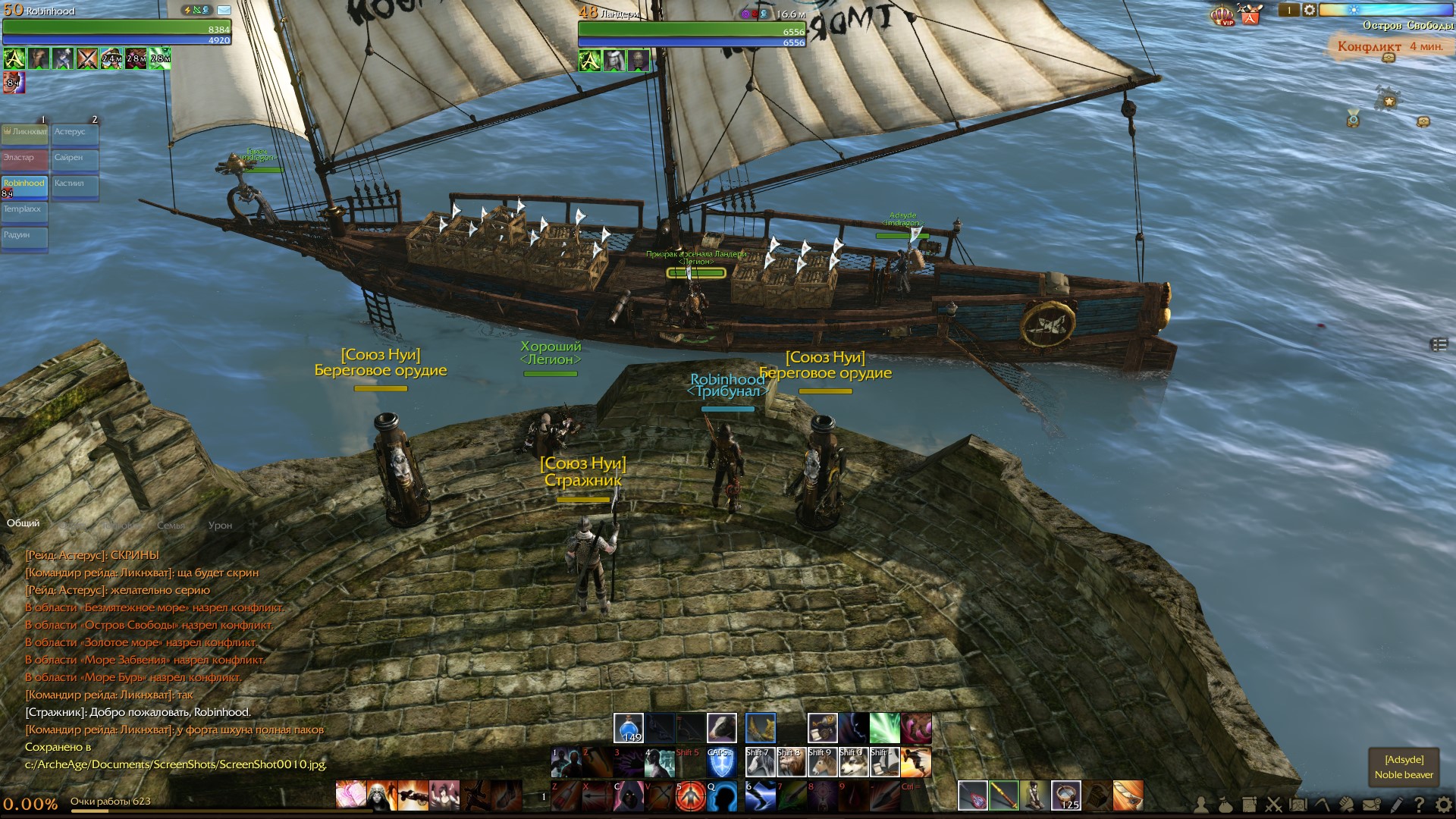Screen dimensions: 1456x819
Task: Switch to the Урон chat tab
Action: pos(220,525)
